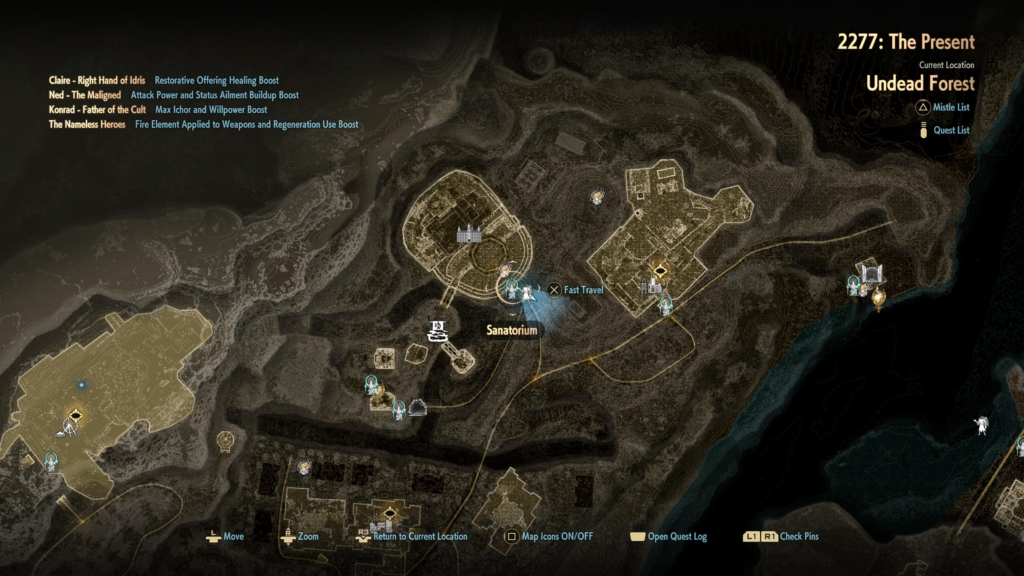Click the white mansion landmark icon
1024x576 pixels.
[x=468, y=234]
